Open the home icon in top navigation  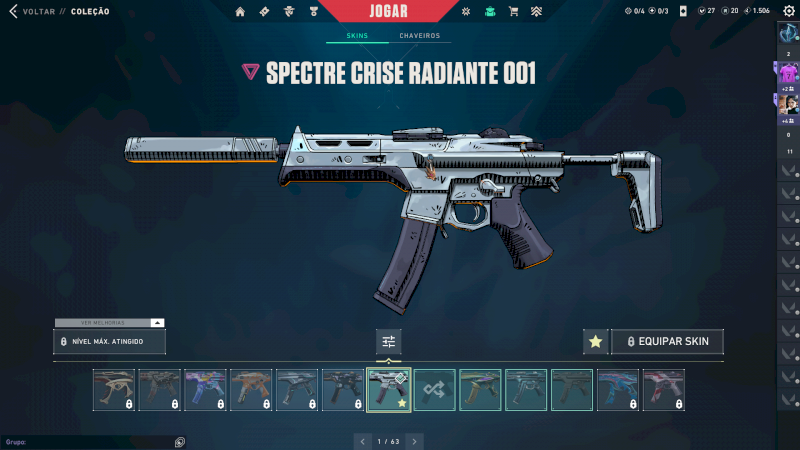pyautogui.click(x=240, y=11)
